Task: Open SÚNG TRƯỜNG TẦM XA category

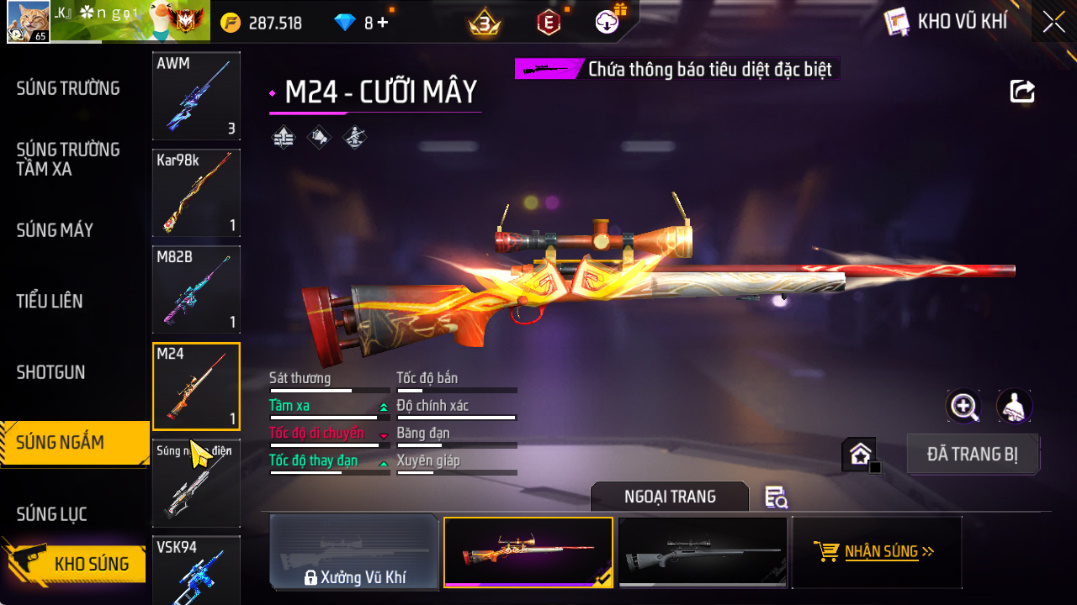Action: pos(68,159)
